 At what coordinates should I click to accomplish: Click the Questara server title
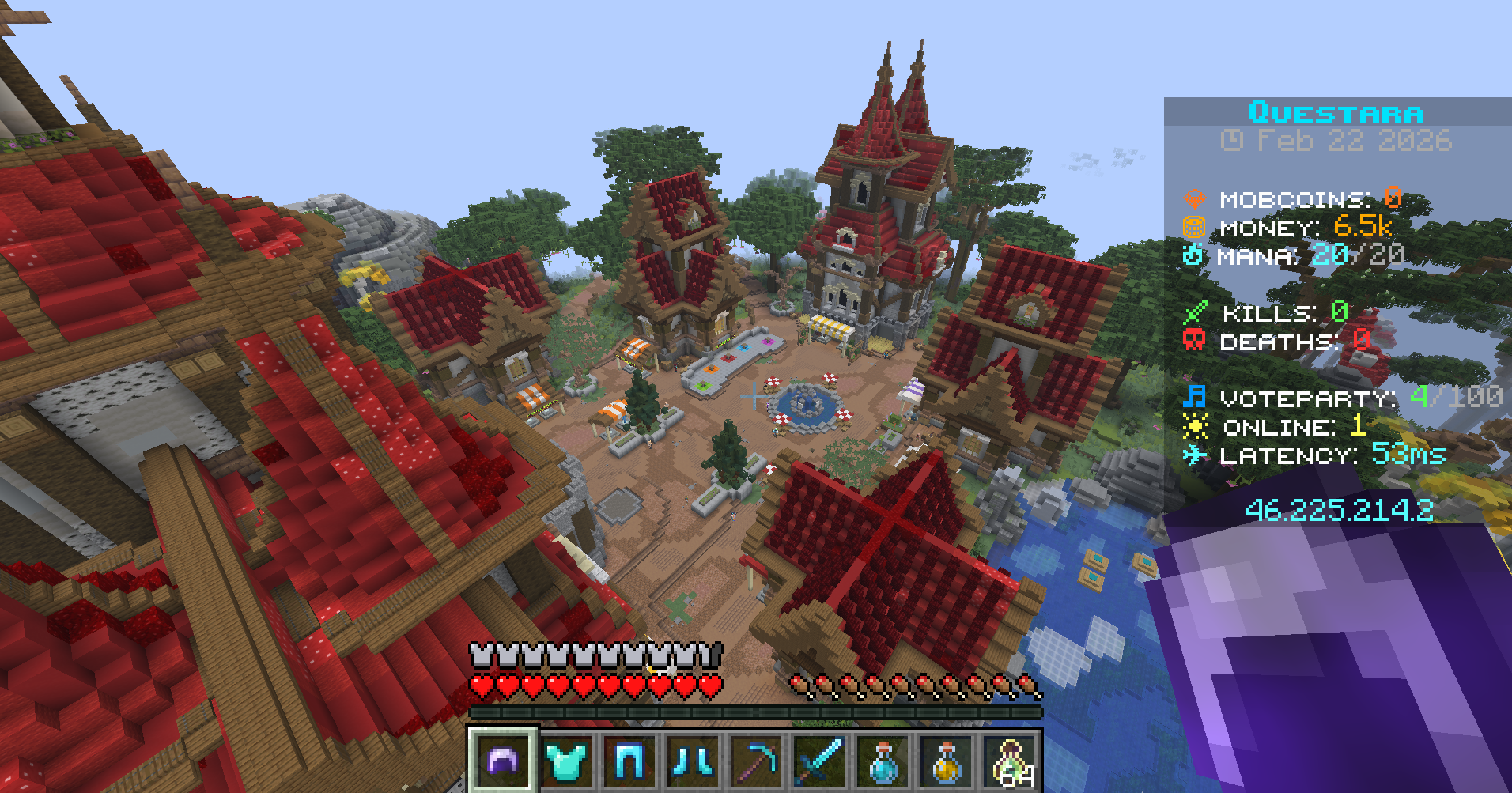point(1336,112)
